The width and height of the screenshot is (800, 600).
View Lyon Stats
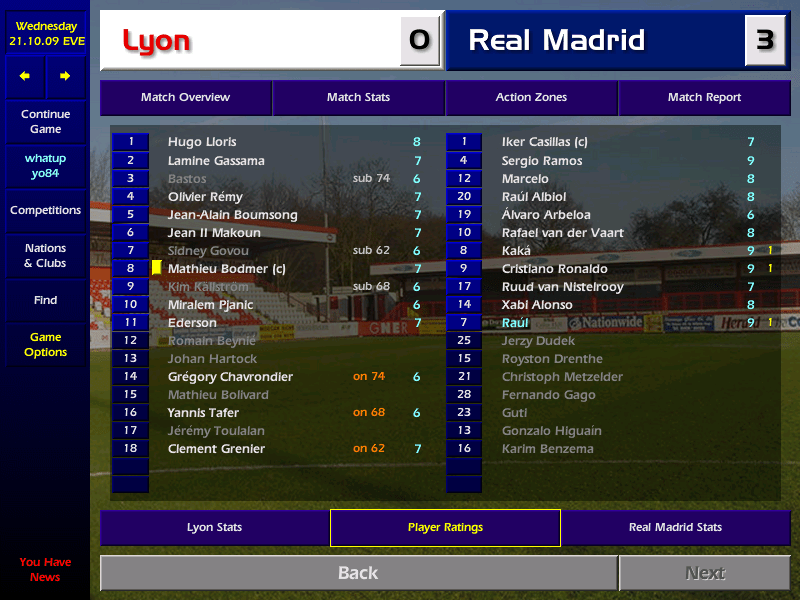point(214,527)
